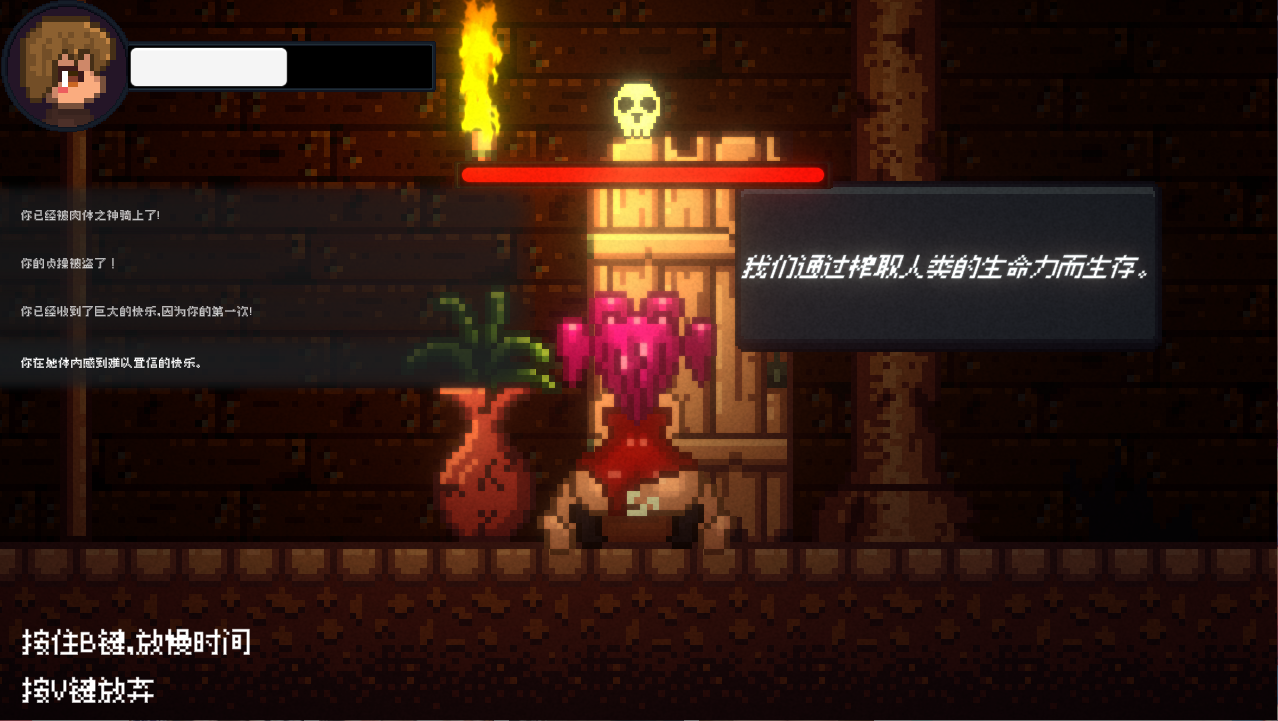Screen dimensions: 1278x721
Task: Advance the dialogue box about draining life force
Action: coord(946,267)
